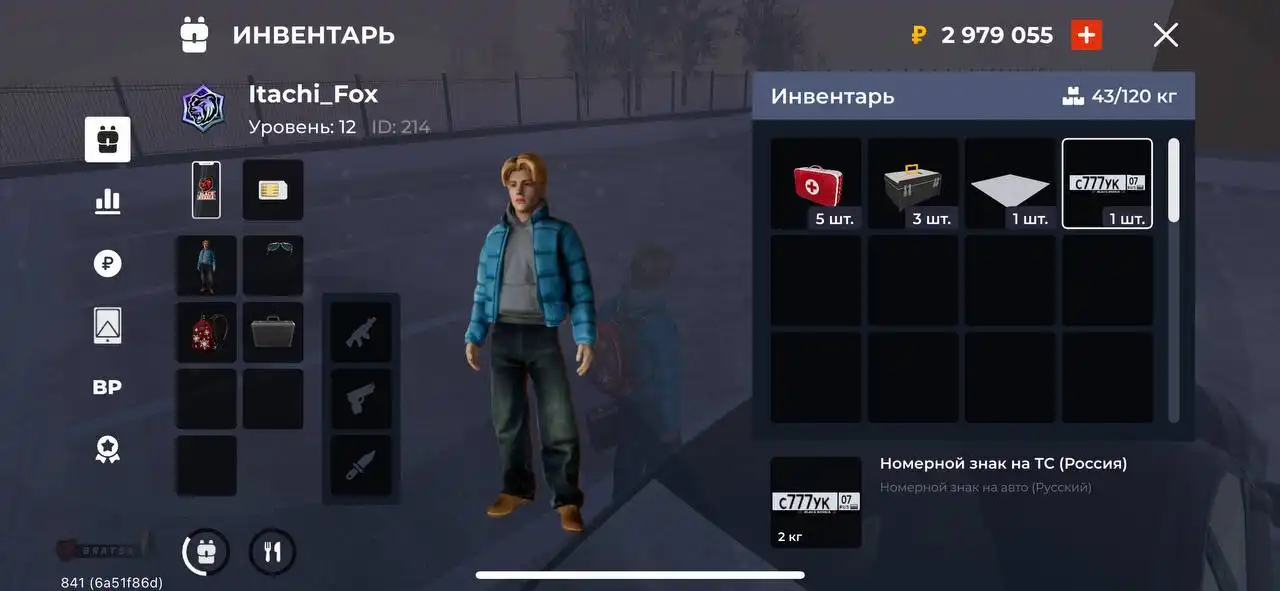1280x591 pixels.
Task: Choose the gray briefcase slot
Action: [x=273, y=332]
